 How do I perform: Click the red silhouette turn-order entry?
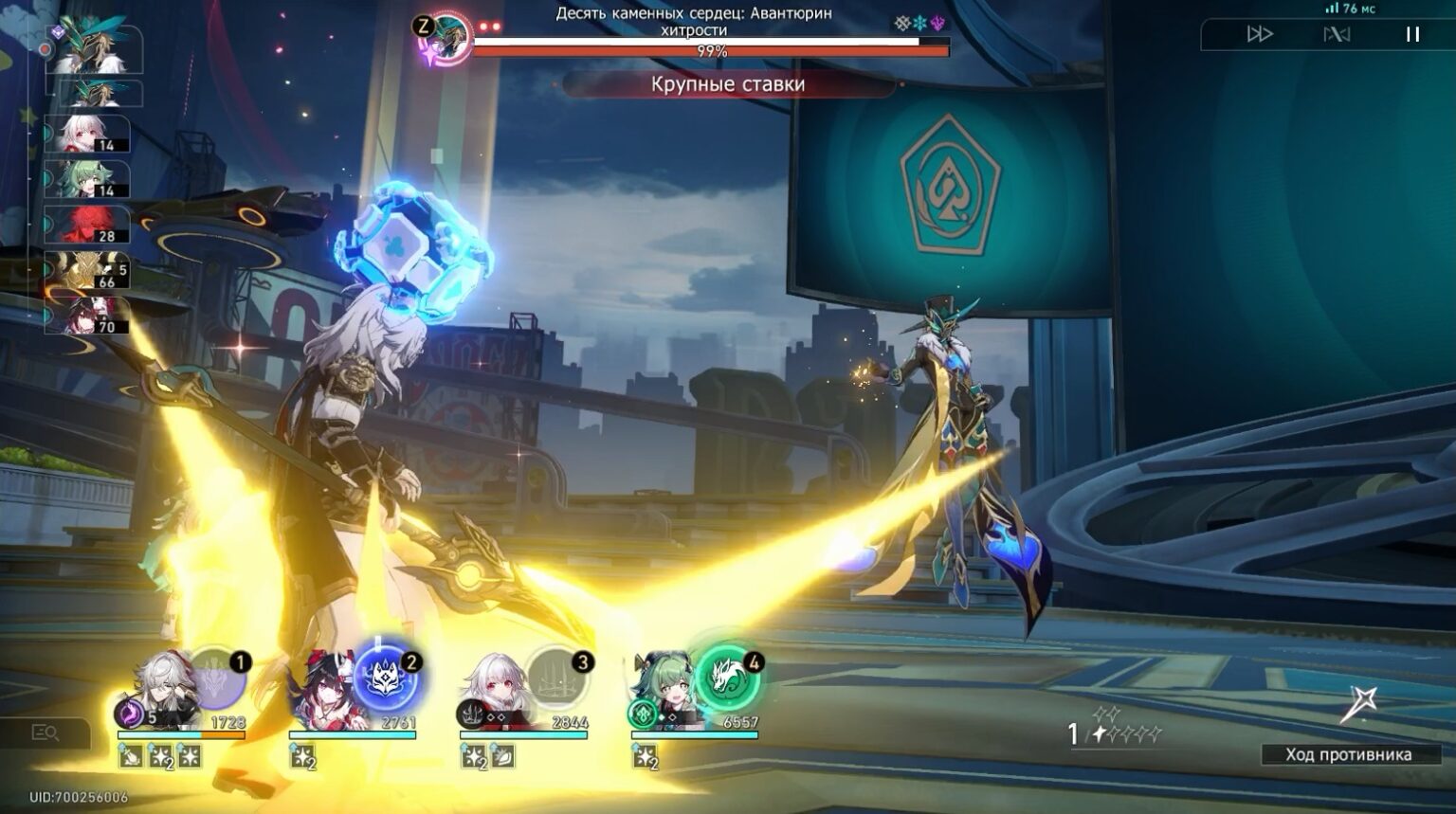tap(87, 225)
